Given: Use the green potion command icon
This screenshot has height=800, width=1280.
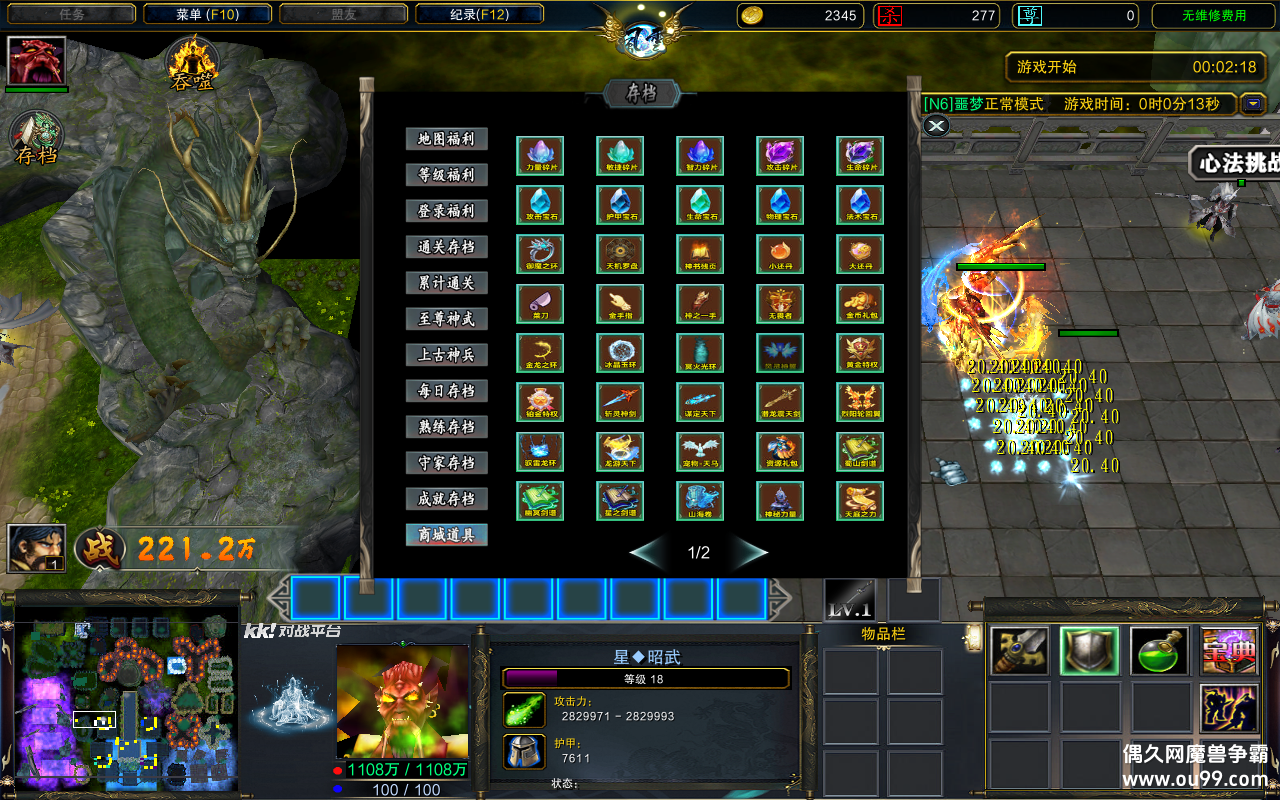Looking at the screenshot, I should pyautogui.click(x=1159, y=651).
